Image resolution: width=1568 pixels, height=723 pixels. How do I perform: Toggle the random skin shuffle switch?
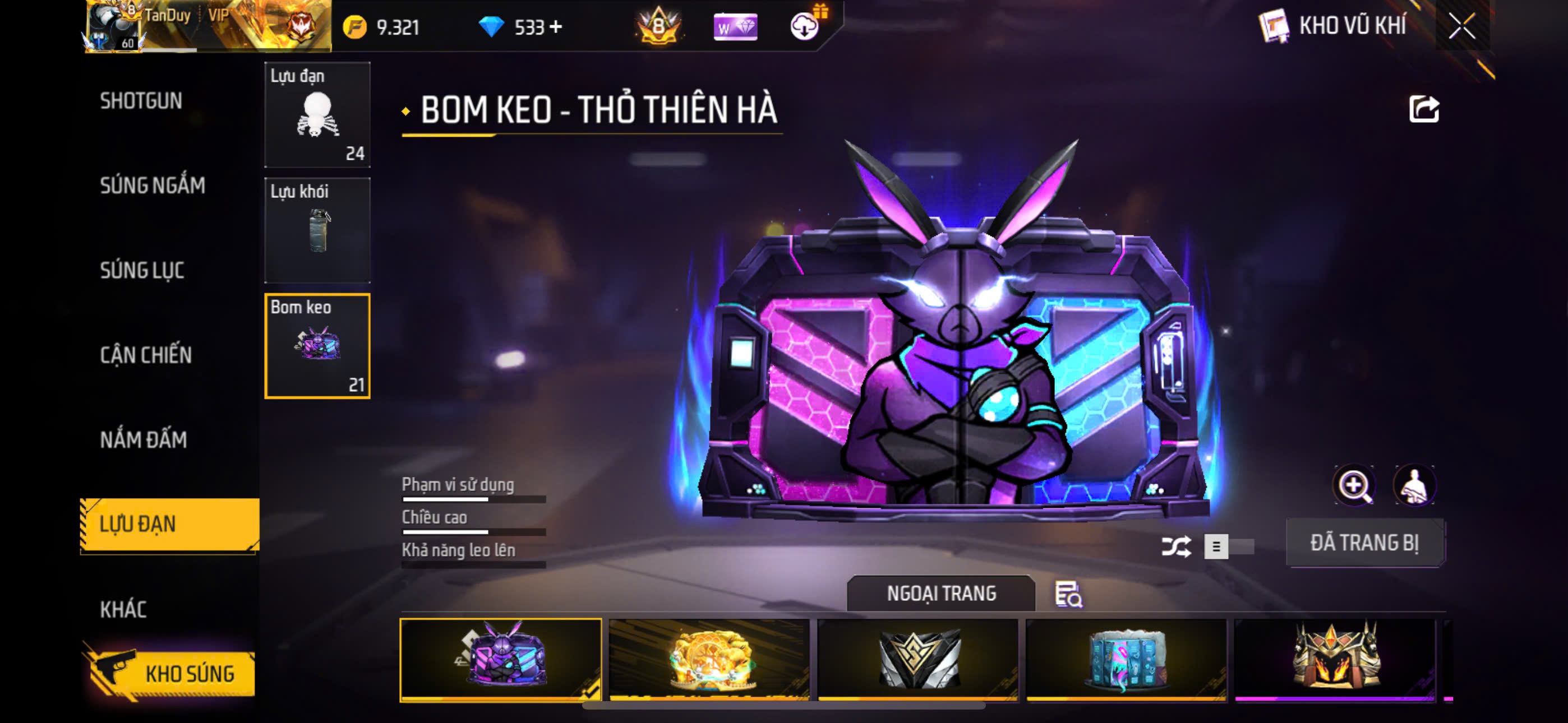coord(1228,546)
